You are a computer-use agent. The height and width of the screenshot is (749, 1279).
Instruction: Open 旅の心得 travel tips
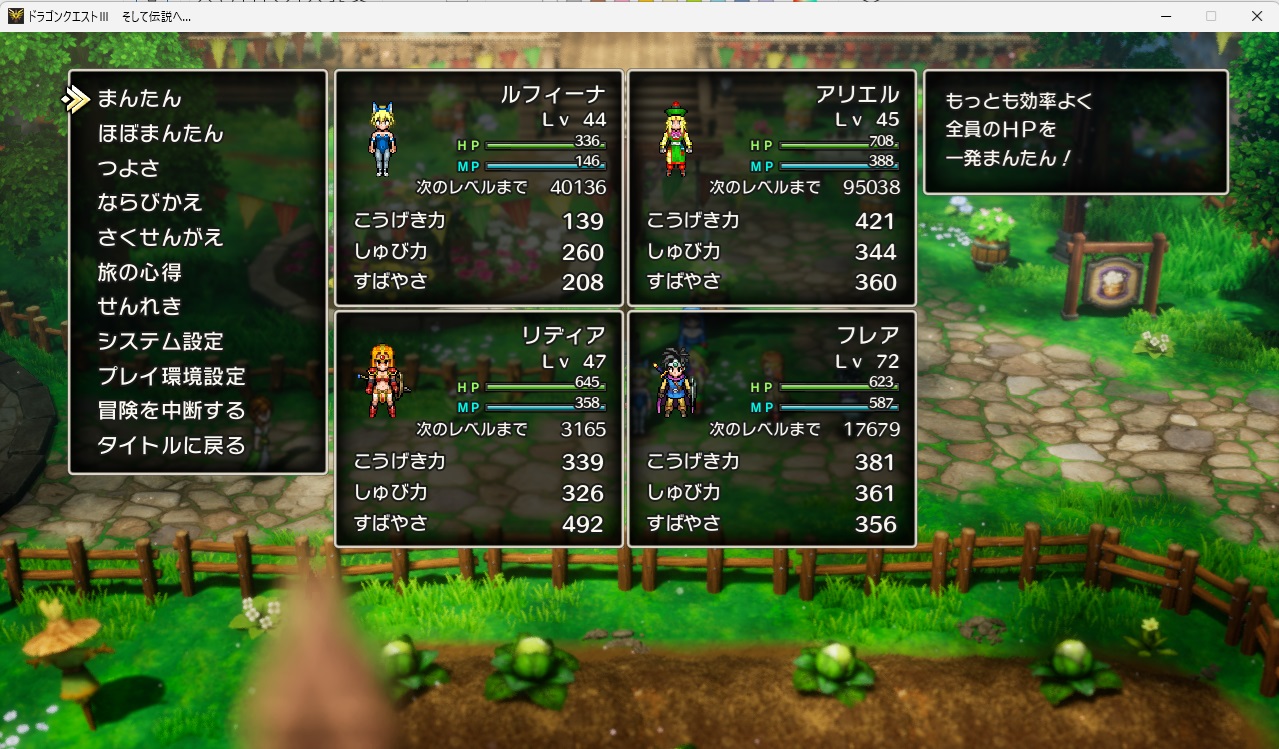click(140, 272)
